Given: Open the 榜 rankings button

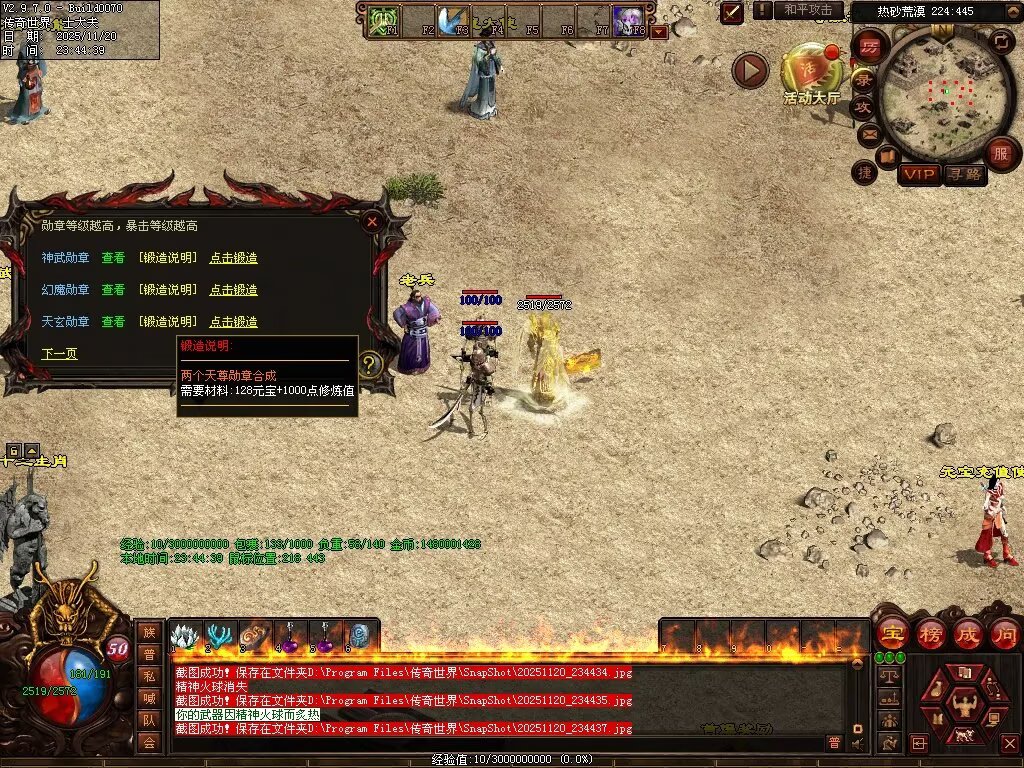Looking at the screenshot, I should 931,634.
